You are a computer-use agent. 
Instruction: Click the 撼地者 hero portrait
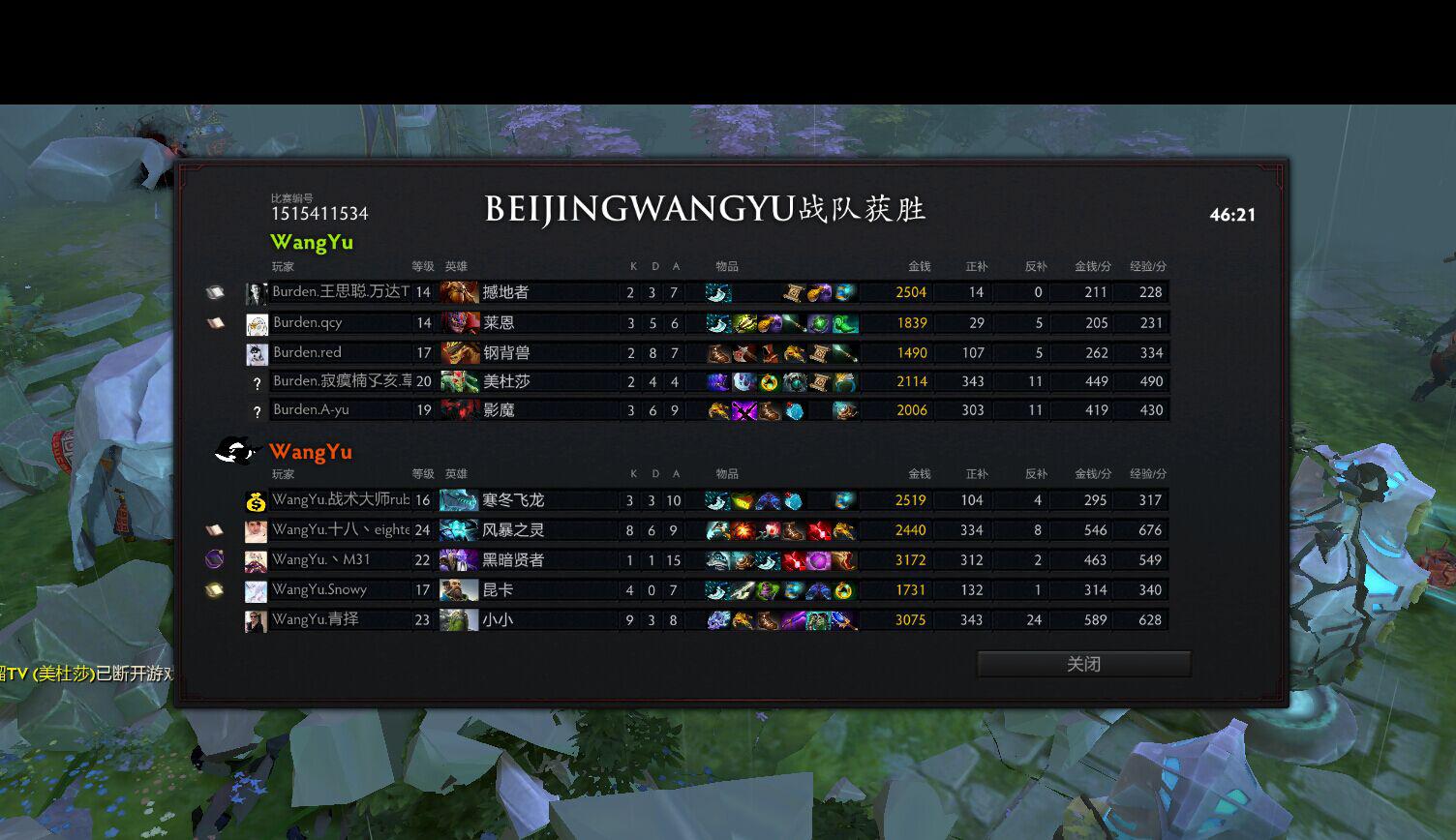pyautogui.click(x=459, y=292)
